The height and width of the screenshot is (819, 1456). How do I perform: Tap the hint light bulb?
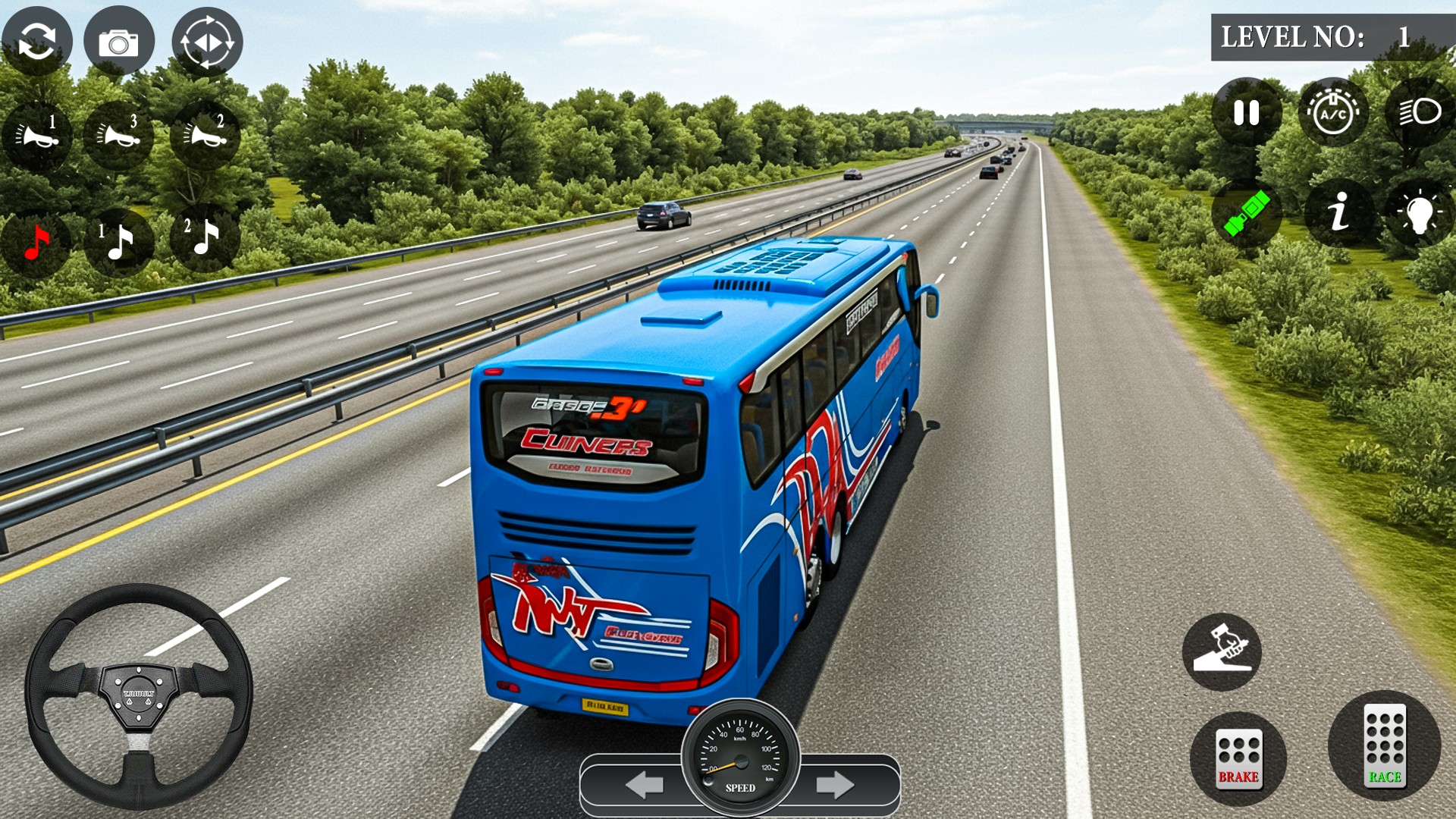pyautogui.click(x=1420, y=214)
